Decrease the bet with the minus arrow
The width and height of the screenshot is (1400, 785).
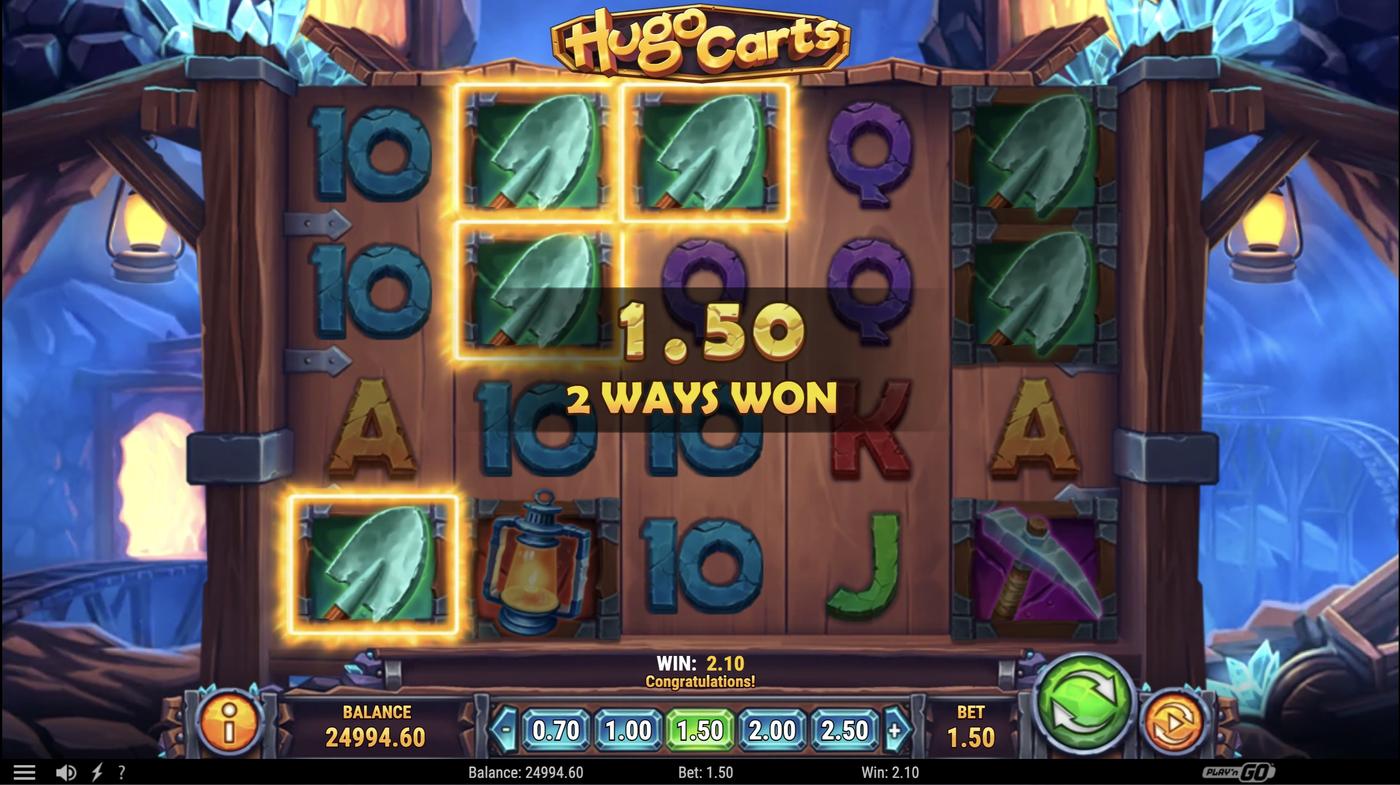(505, 731)
